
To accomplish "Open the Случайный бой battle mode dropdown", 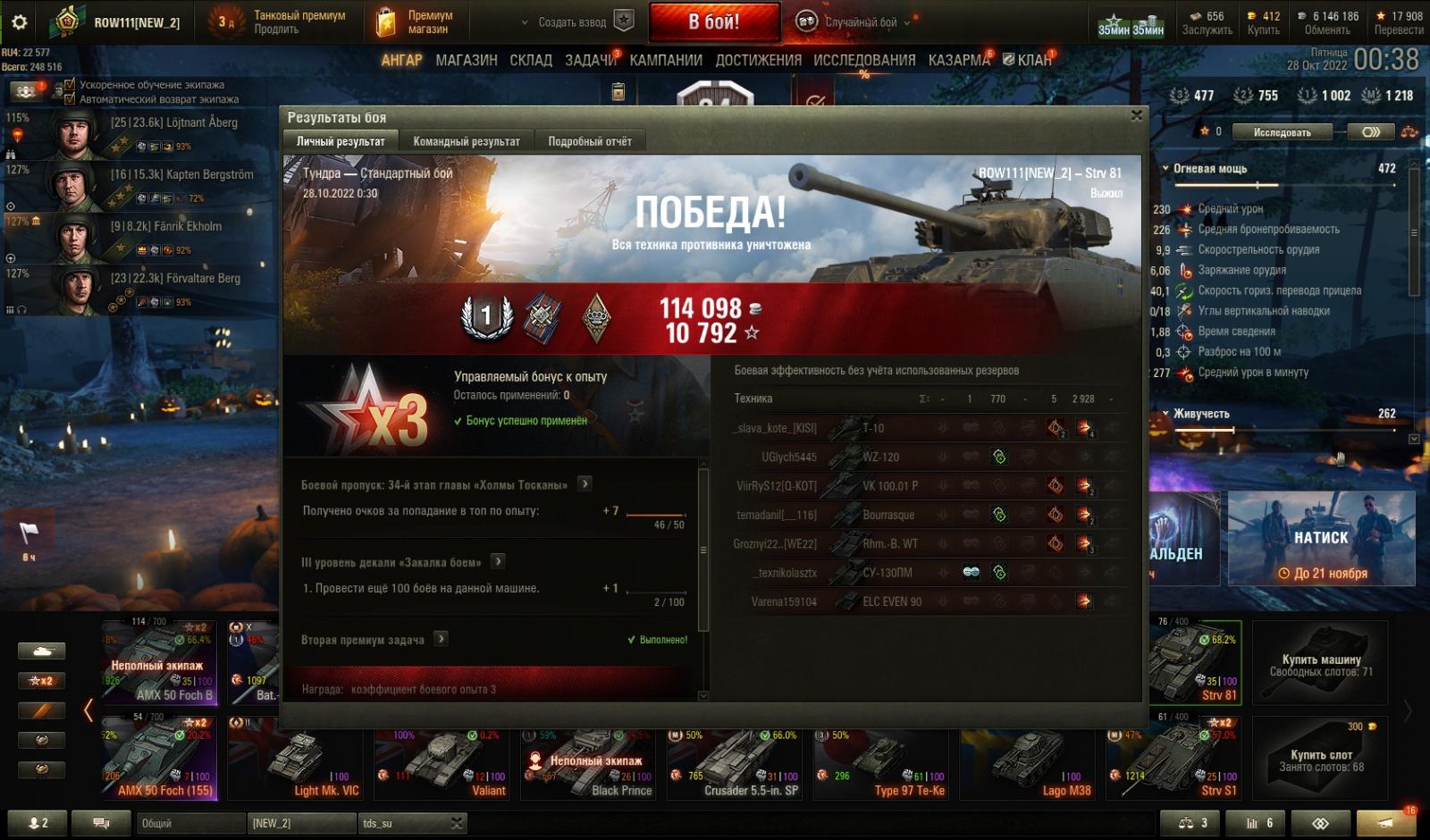I will coord(860,22).
